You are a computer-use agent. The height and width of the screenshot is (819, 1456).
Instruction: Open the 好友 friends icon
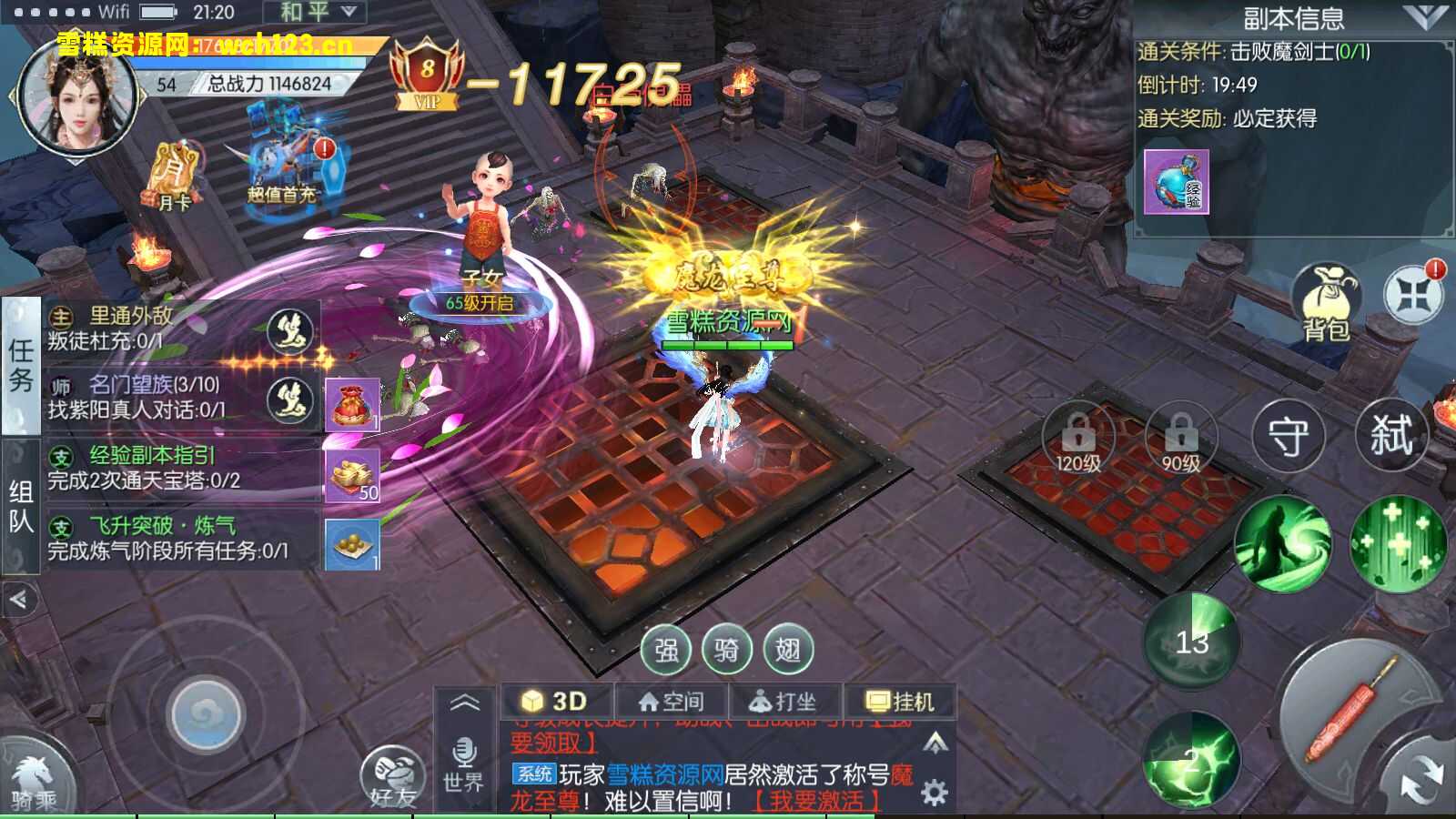[392, 778]
